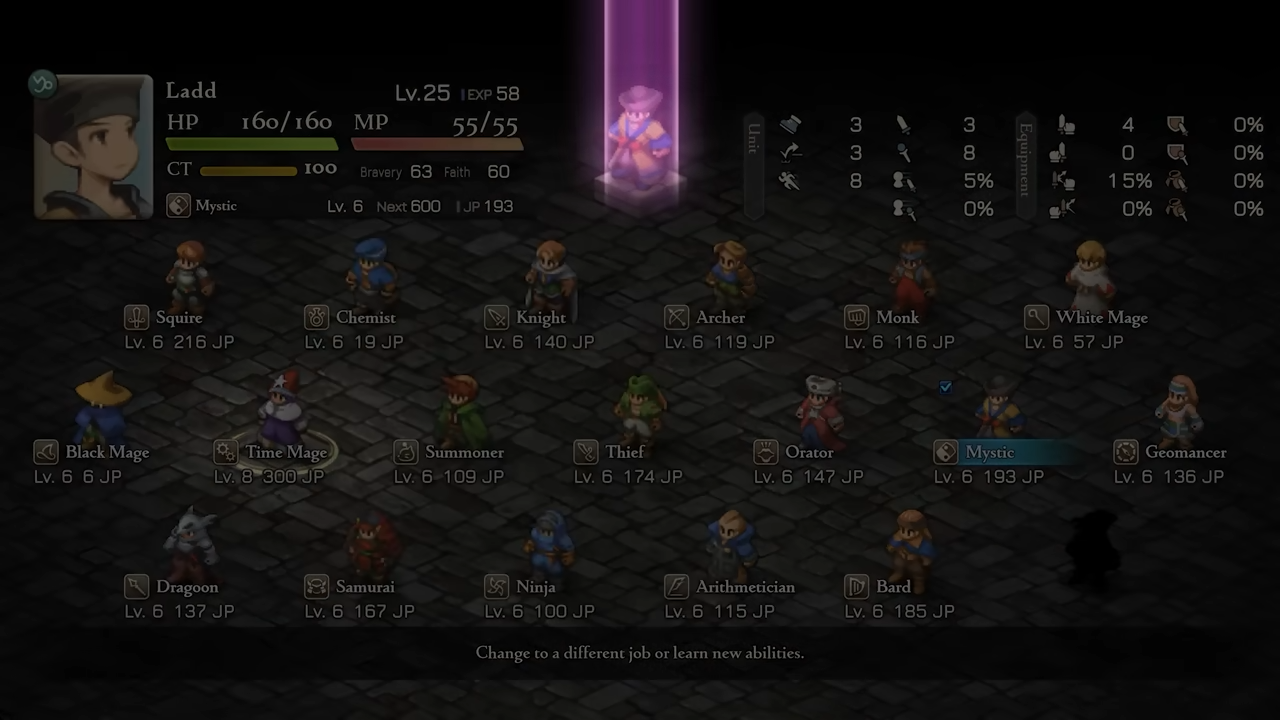Switch to the Orator job
Viewport: 1280px width, 720px height.
tap(808, 453)
